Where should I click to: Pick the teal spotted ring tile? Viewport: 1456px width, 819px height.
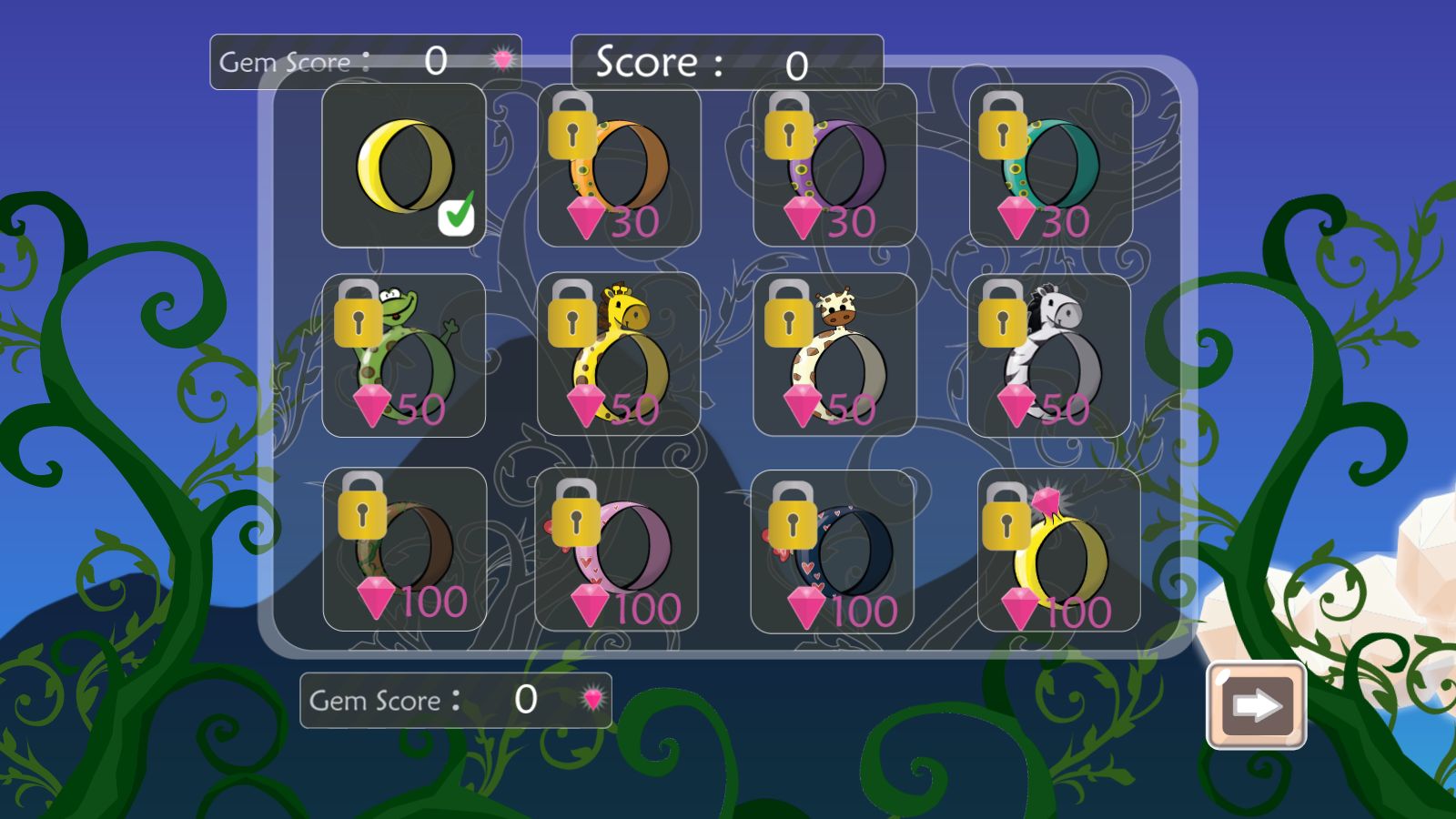click(x=1050, y=166)
